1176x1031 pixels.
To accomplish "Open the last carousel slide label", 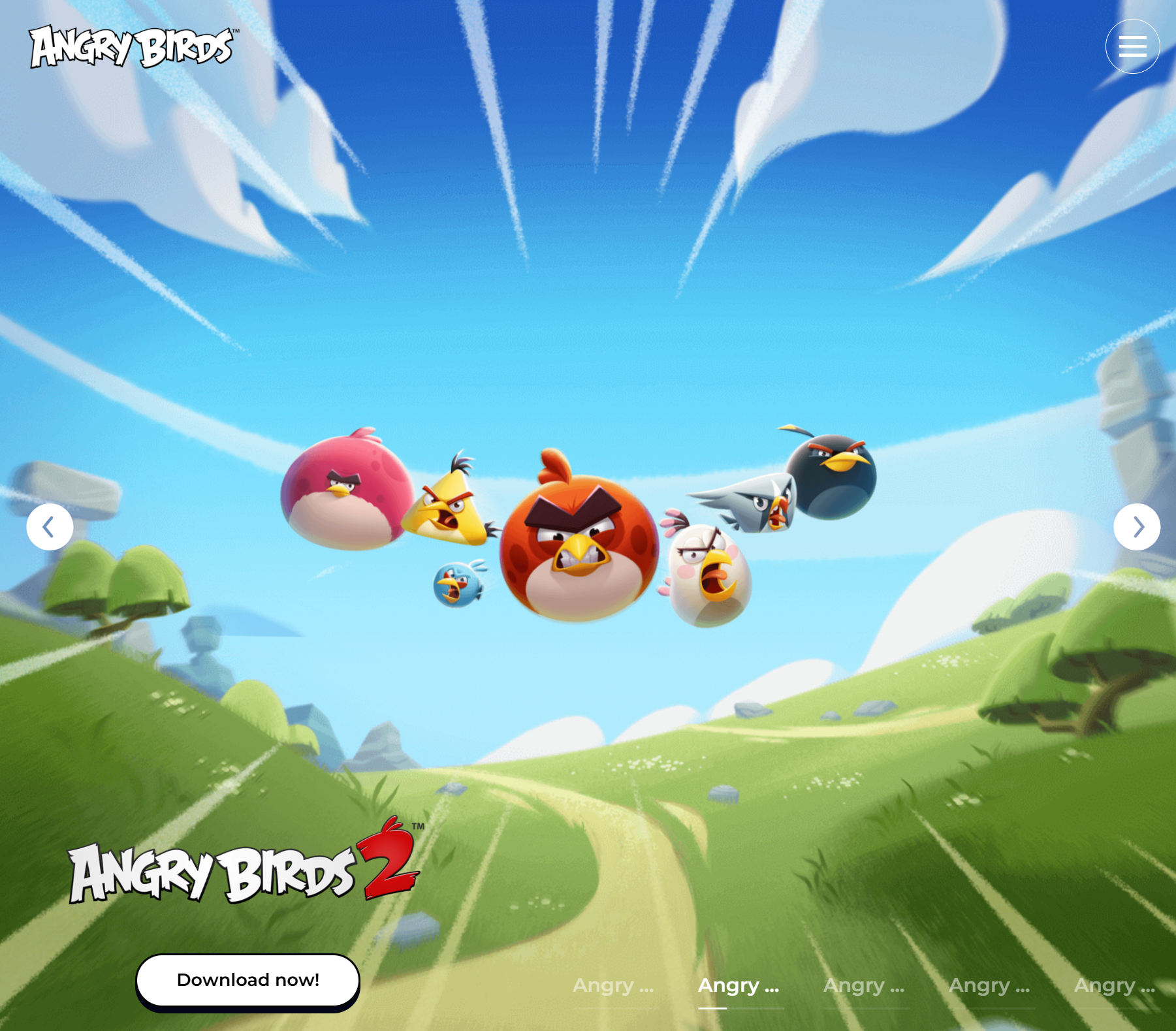I will pyautogui.click(x=1113, y=985).
